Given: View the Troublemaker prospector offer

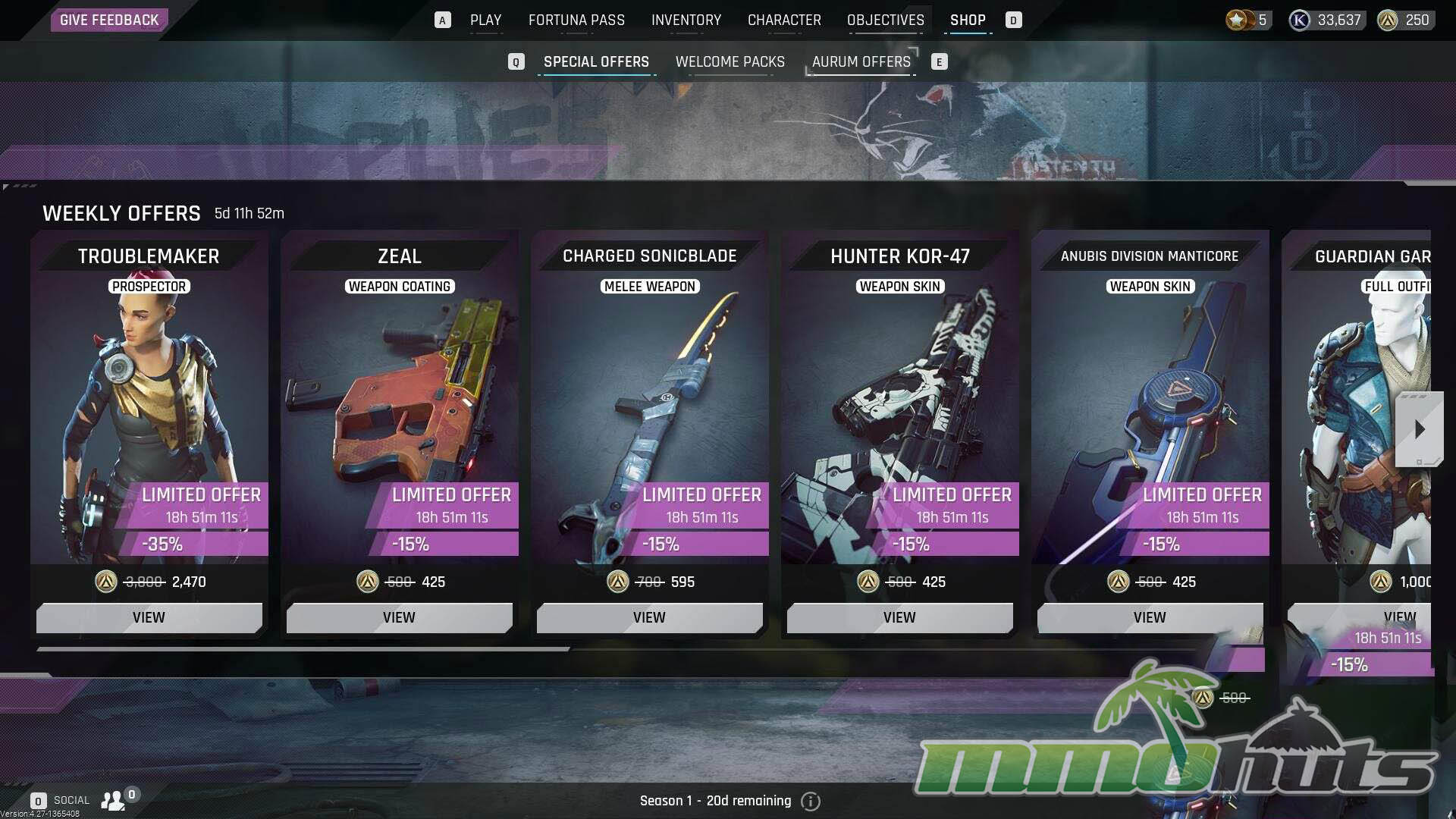Looking at the screenshot, I should coord(149,617).
